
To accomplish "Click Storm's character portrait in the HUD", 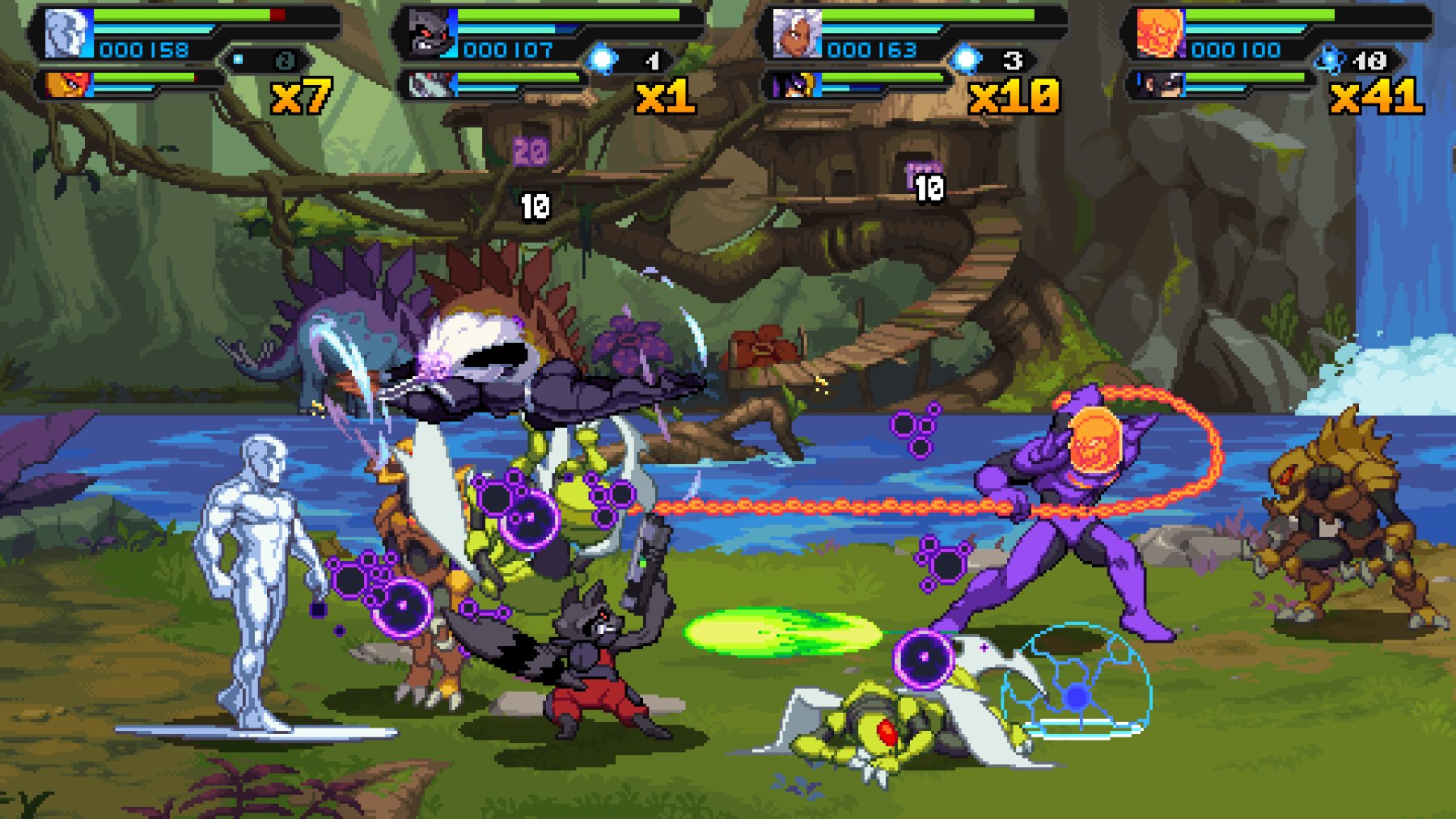I will 797,32.
